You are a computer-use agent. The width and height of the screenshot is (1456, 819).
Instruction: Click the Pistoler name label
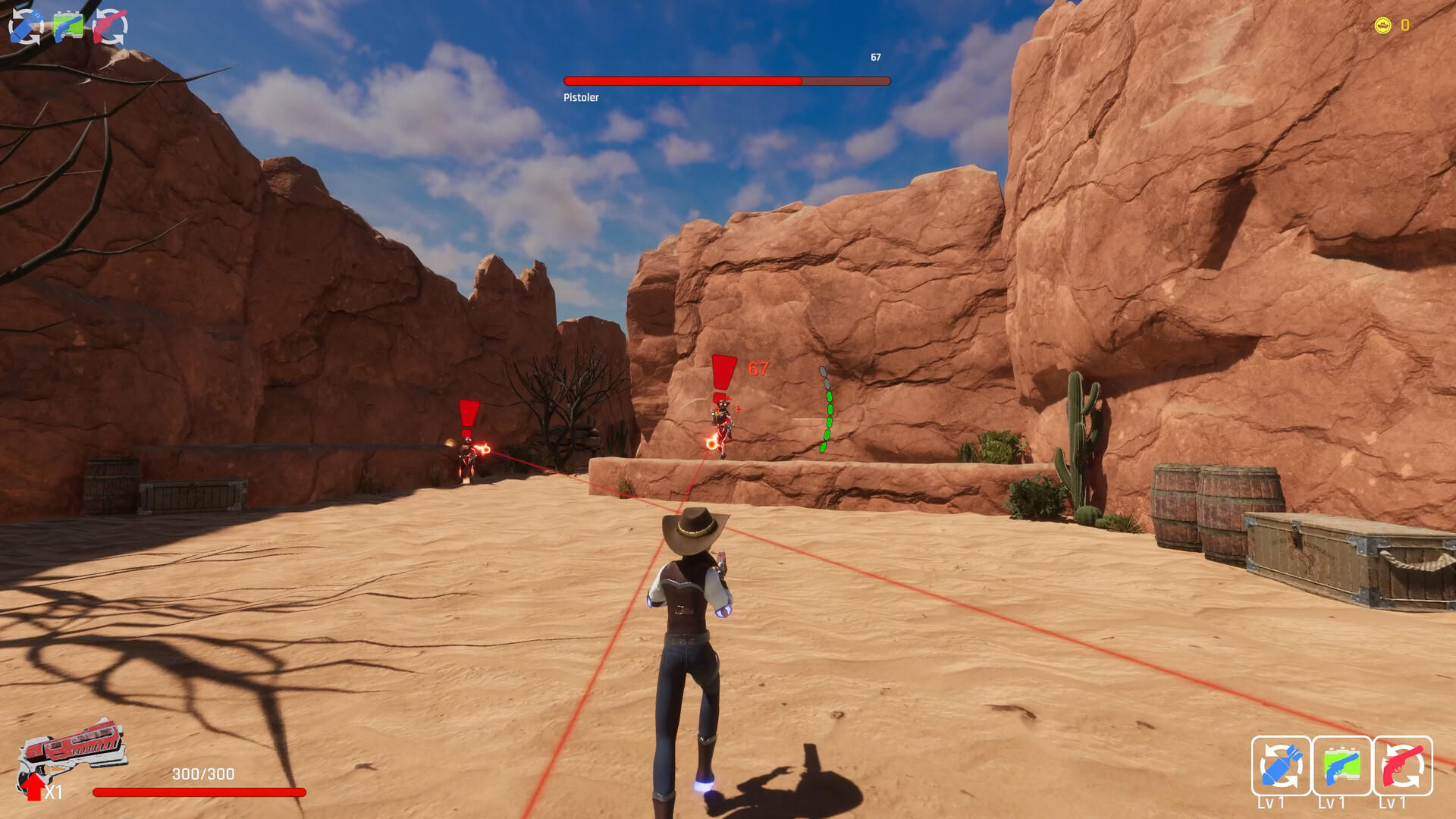tap(581, 97)
